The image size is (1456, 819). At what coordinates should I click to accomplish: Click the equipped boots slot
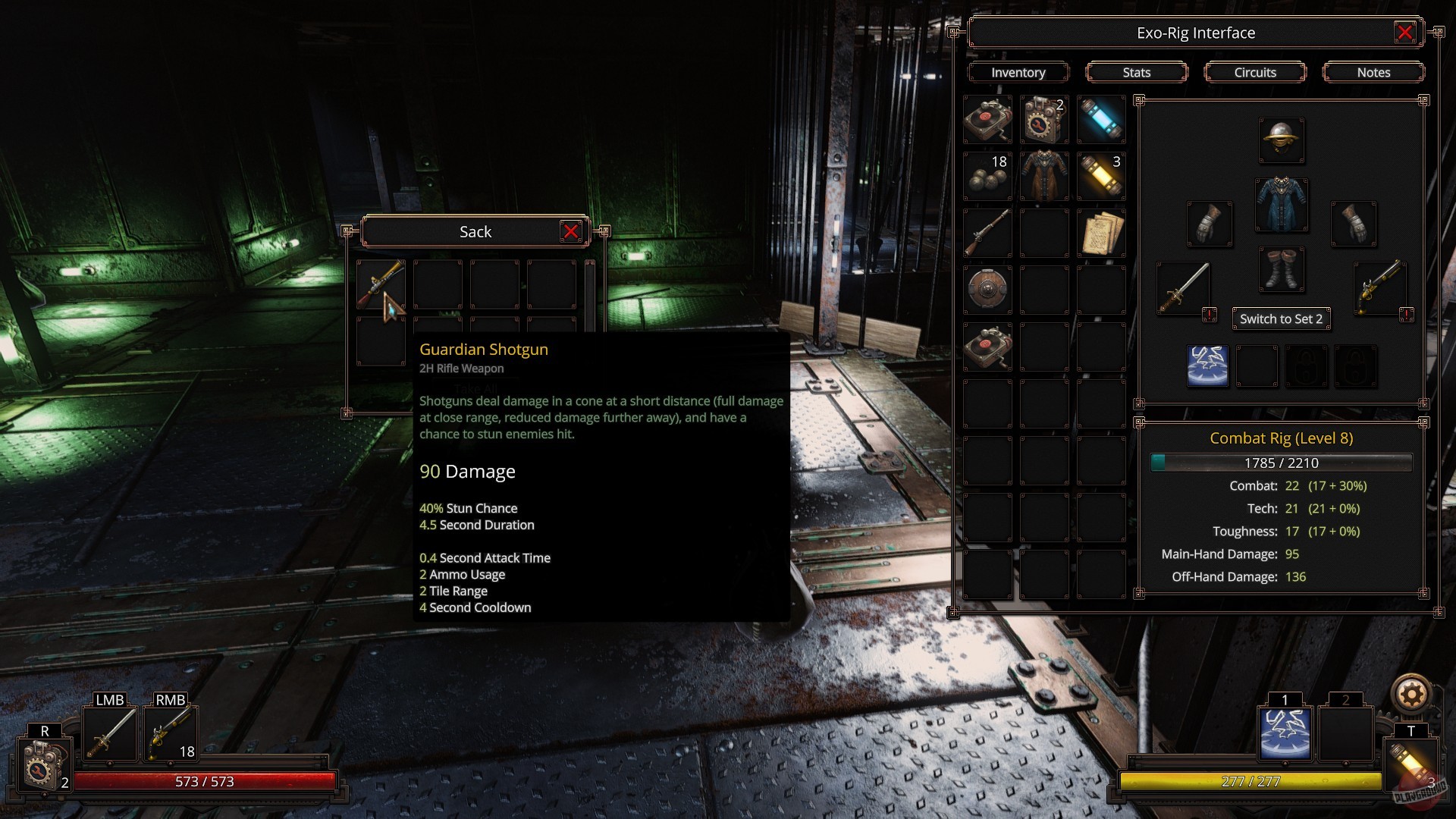coord(1281,270)
